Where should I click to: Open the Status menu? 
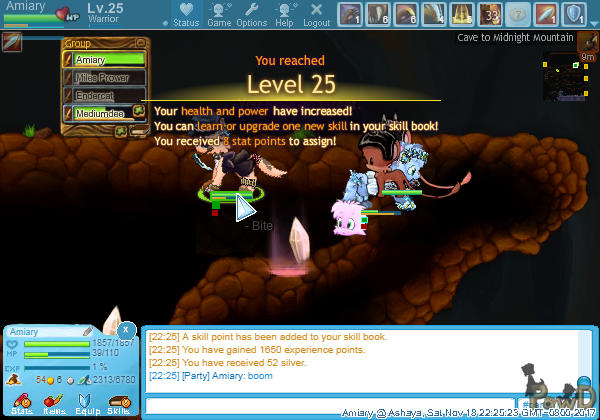[x=185, y=14]
